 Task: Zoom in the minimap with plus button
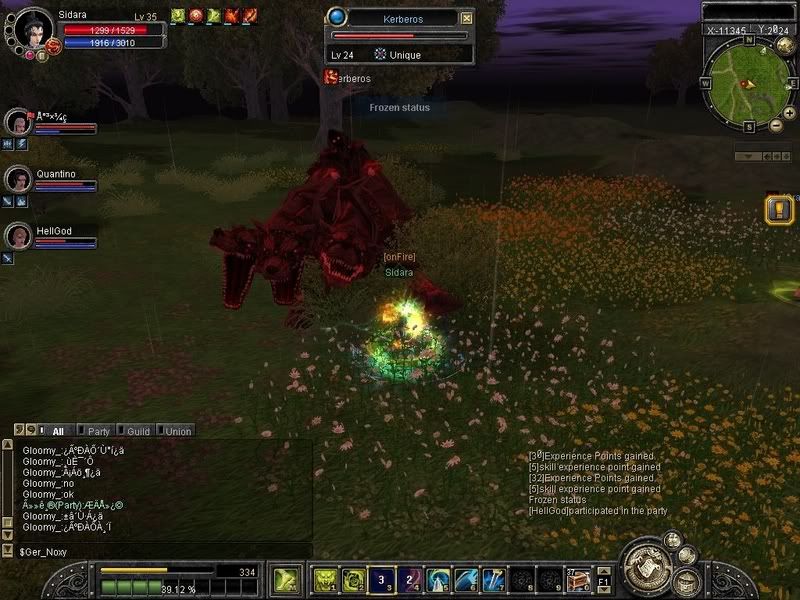tap(789, 113)
